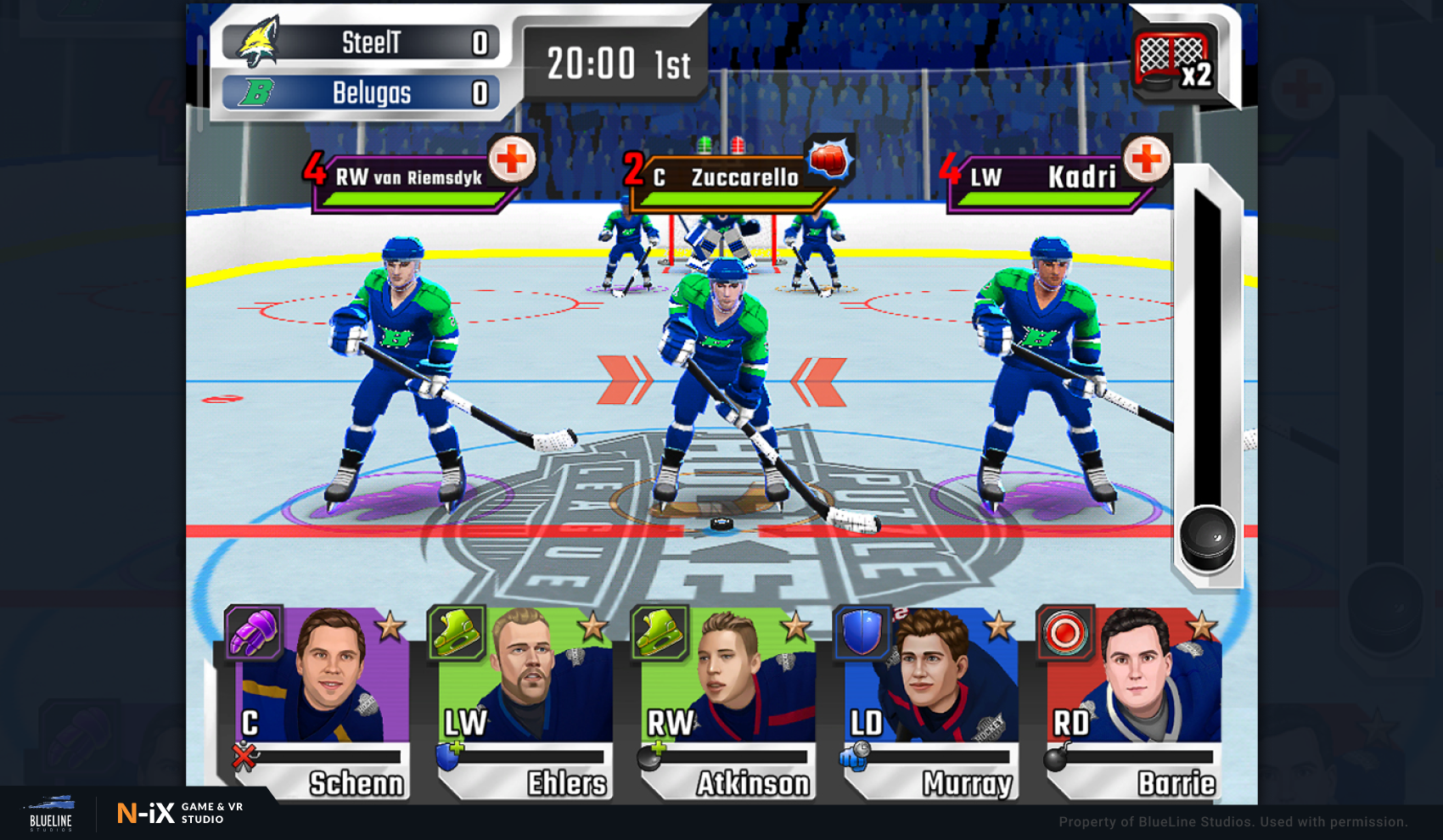
Task: Target opponent Zuccarello's name banner
Action: click(730, 177)
